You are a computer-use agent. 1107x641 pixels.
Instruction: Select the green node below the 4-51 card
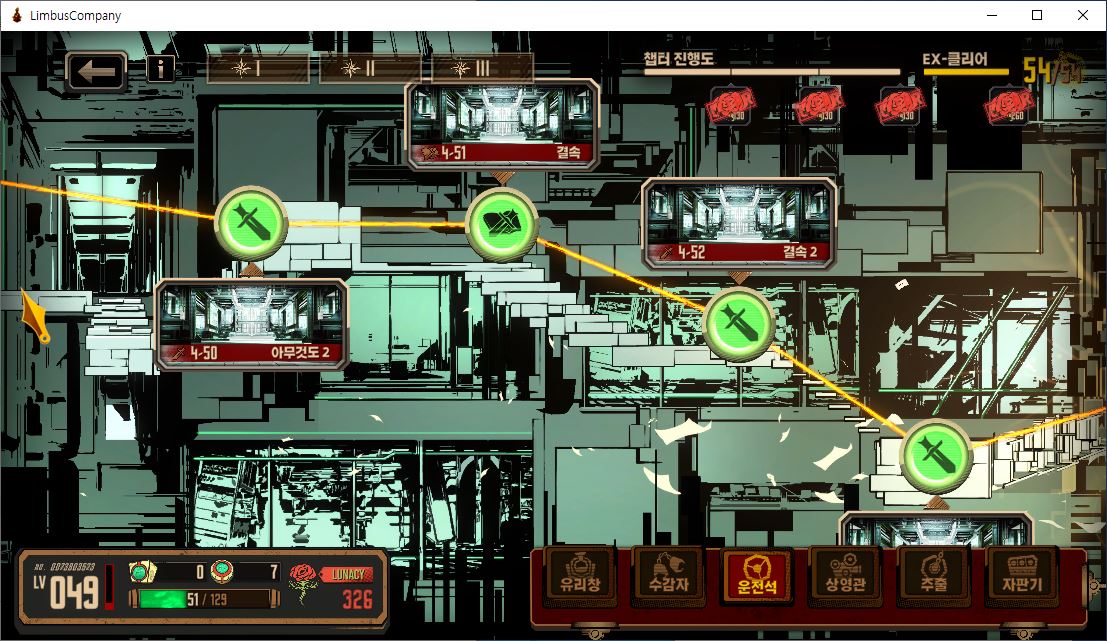[x=502, y=223]
